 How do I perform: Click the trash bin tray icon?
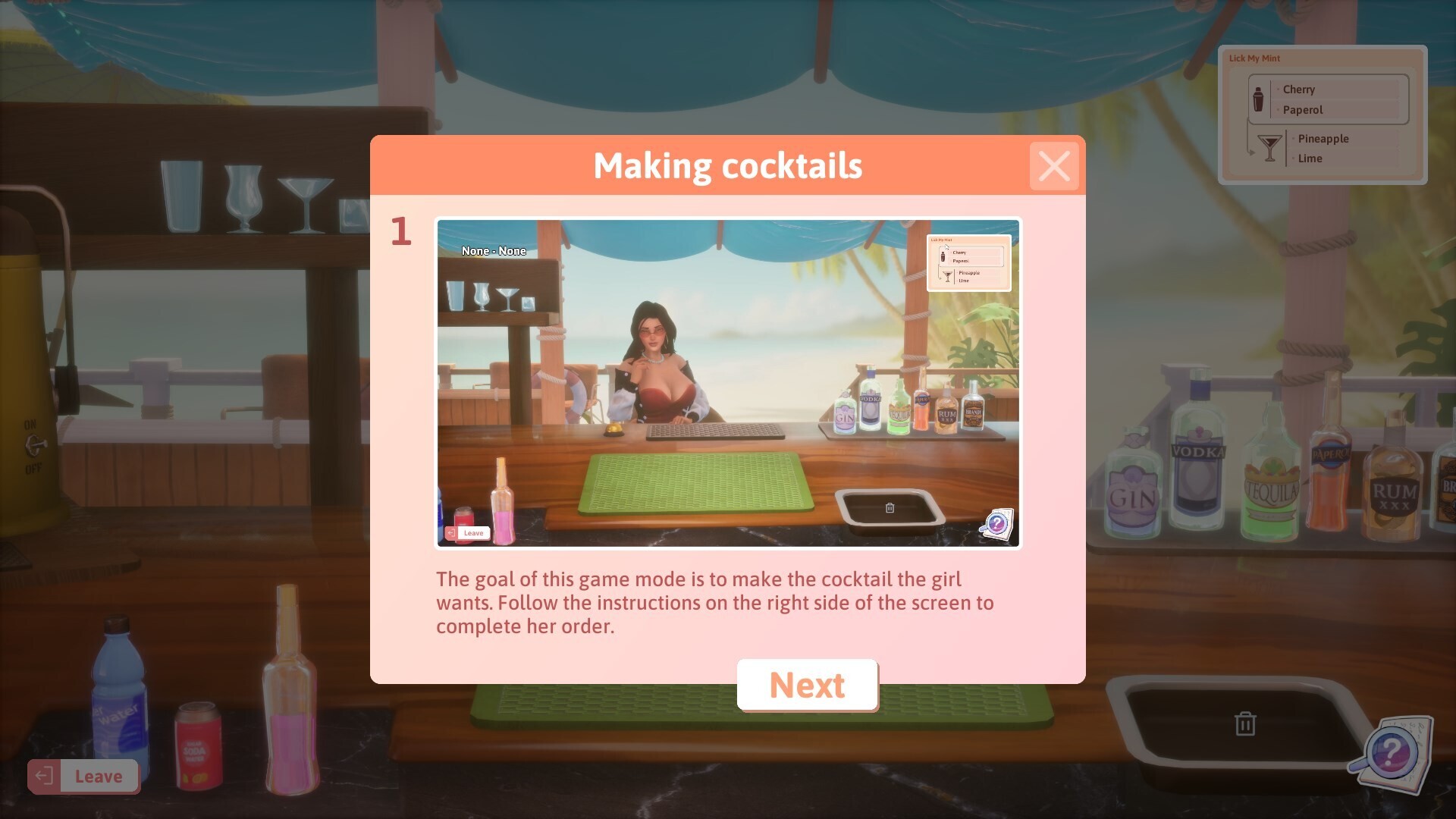click(x=1244, y=724)
